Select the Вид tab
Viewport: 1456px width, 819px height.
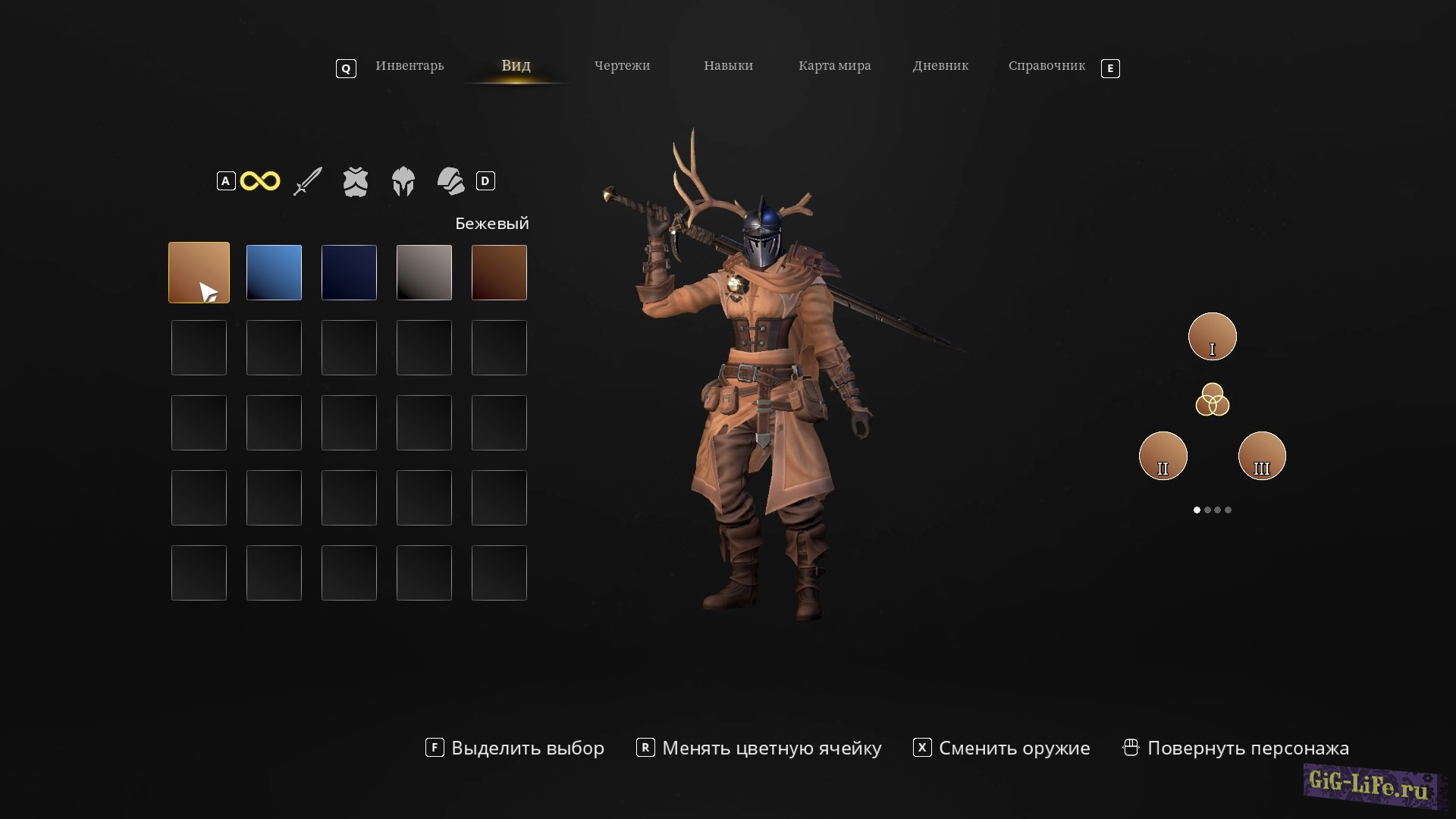[516, 66]
